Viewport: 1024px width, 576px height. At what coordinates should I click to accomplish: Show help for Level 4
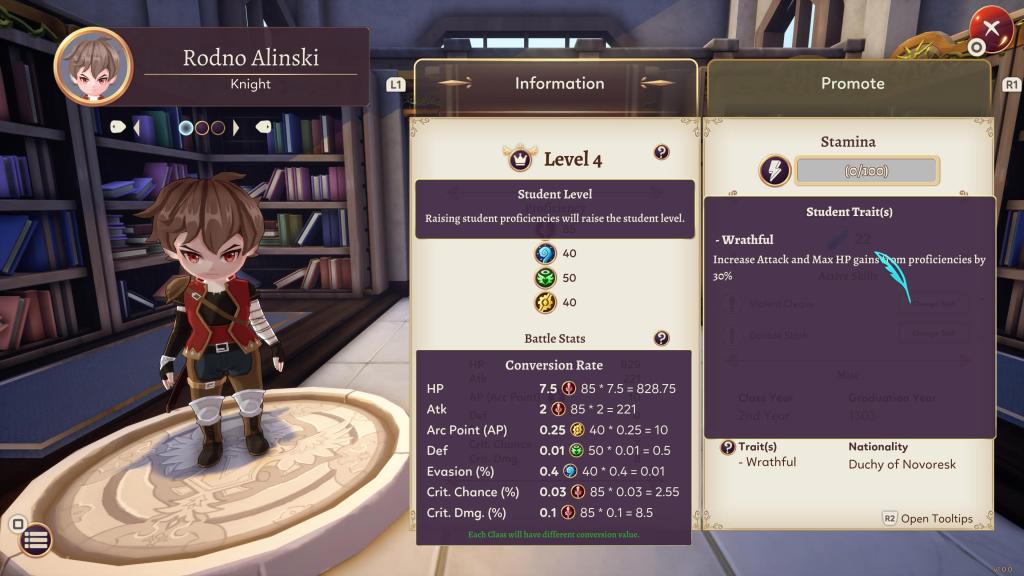[x=661, y=152]
